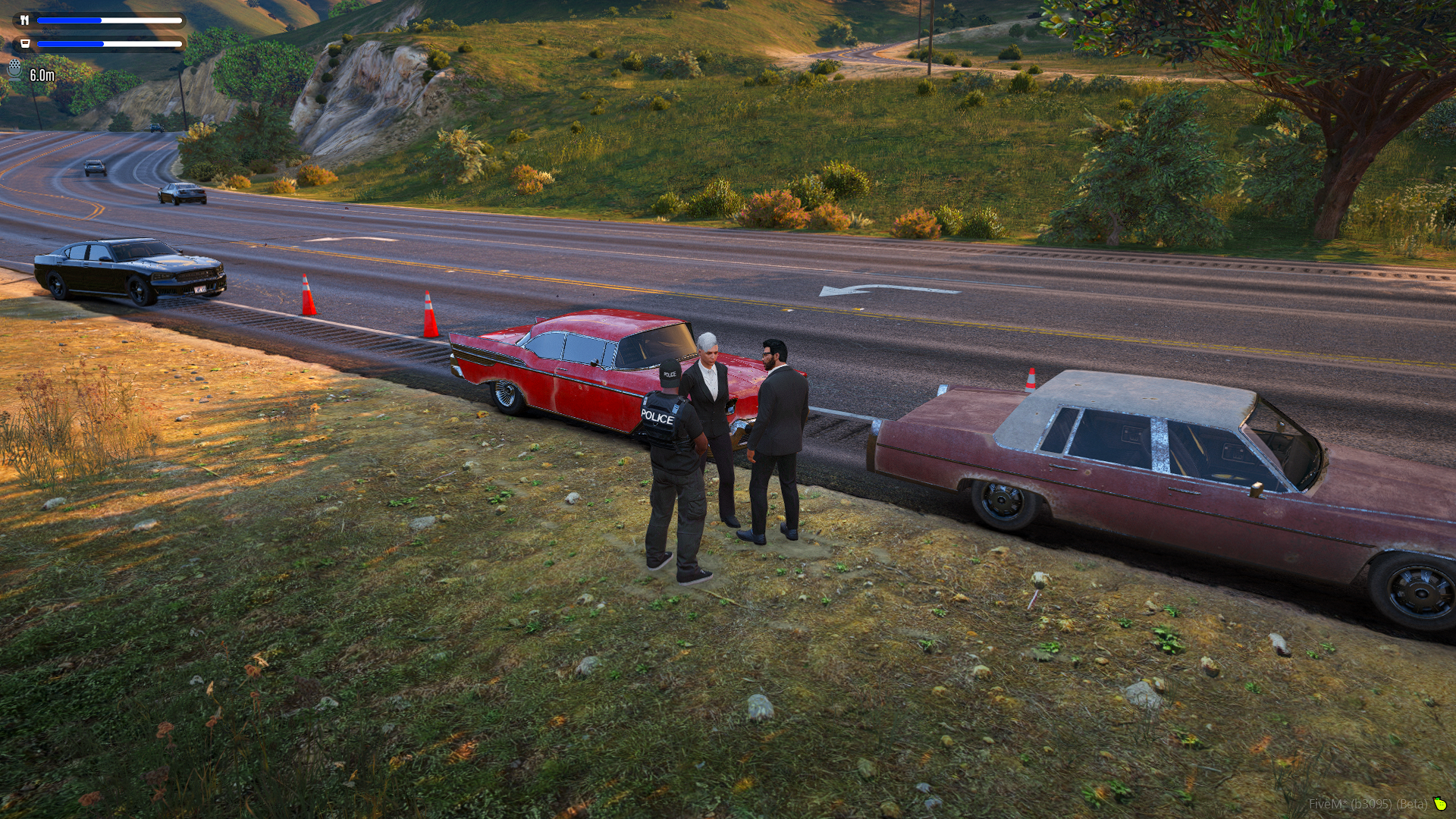Click the cup thirst icon

pos(24,44)
